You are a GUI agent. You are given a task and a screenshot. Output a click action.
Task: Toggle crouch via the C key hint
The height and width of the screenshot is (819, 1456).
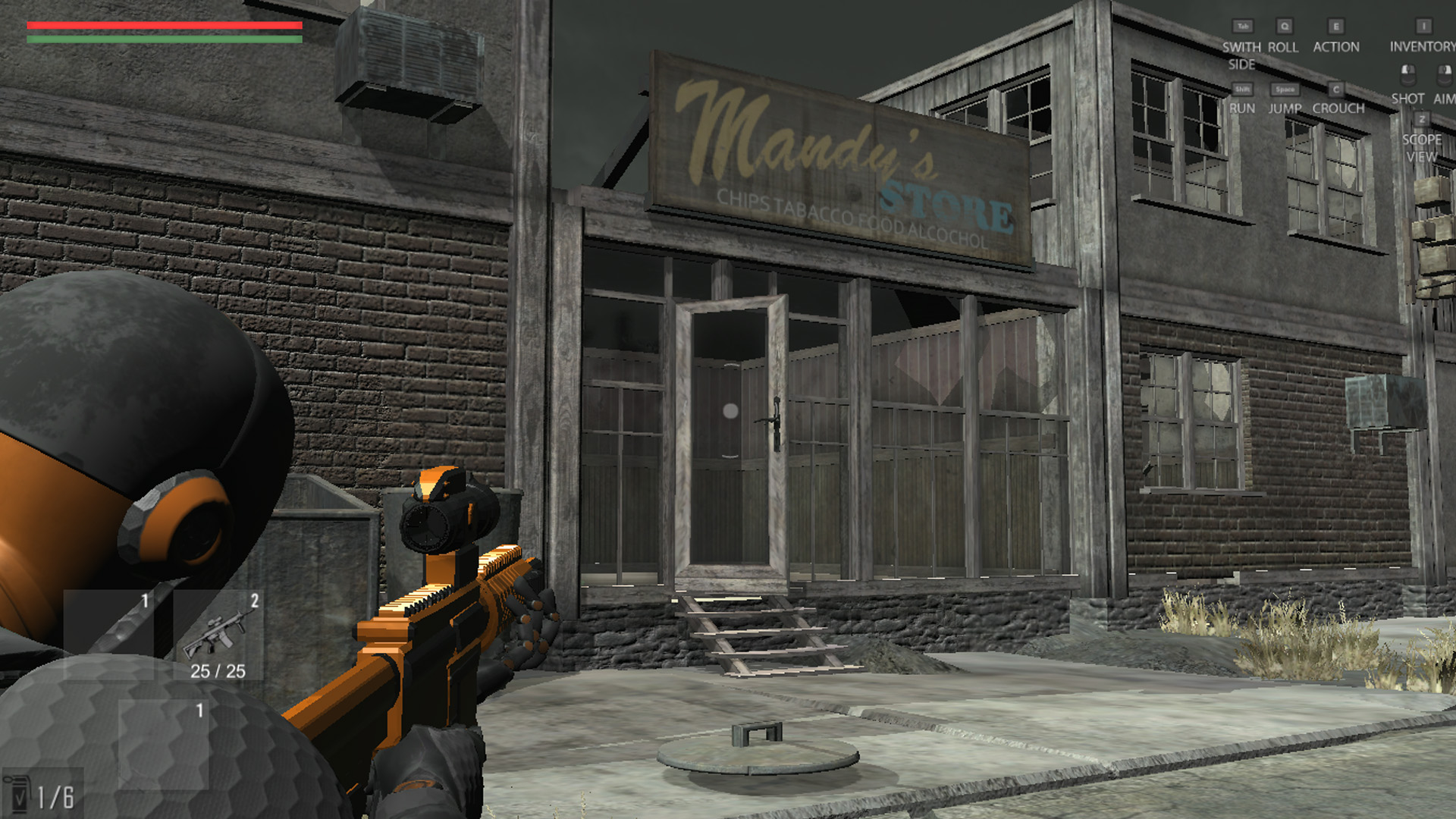[1336, 89]
